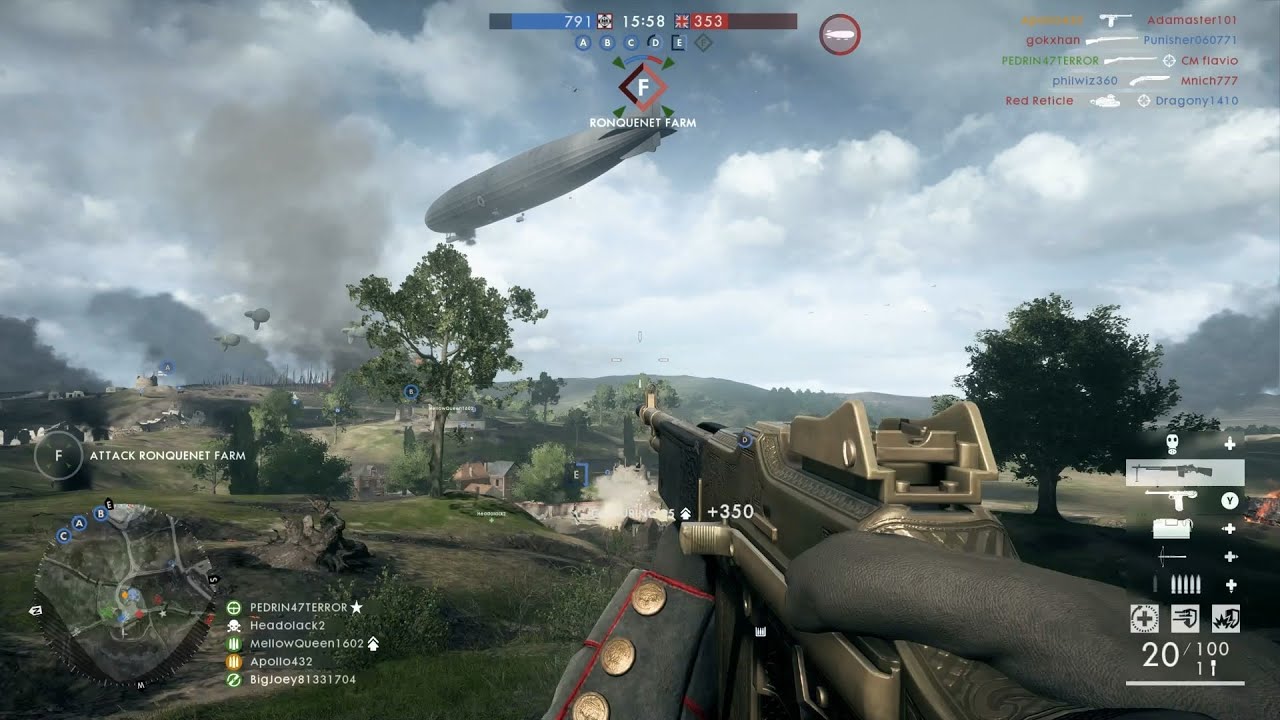Viewport: 1280px width, 720px height.
Task: Pick the crossbow launcher gadget
Action: (x=1172, y=557)
